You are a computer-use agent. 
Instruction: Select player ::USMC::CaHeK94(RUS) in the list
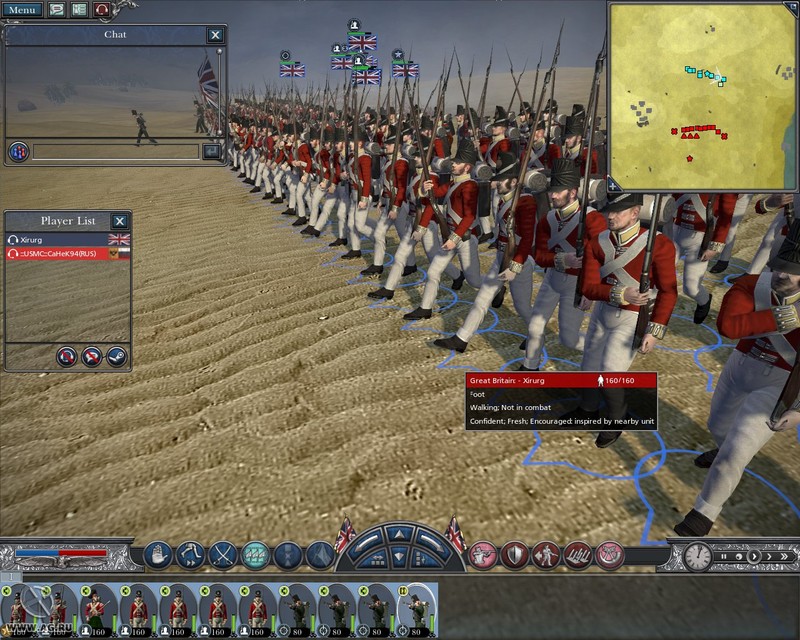tap(60, 254)
